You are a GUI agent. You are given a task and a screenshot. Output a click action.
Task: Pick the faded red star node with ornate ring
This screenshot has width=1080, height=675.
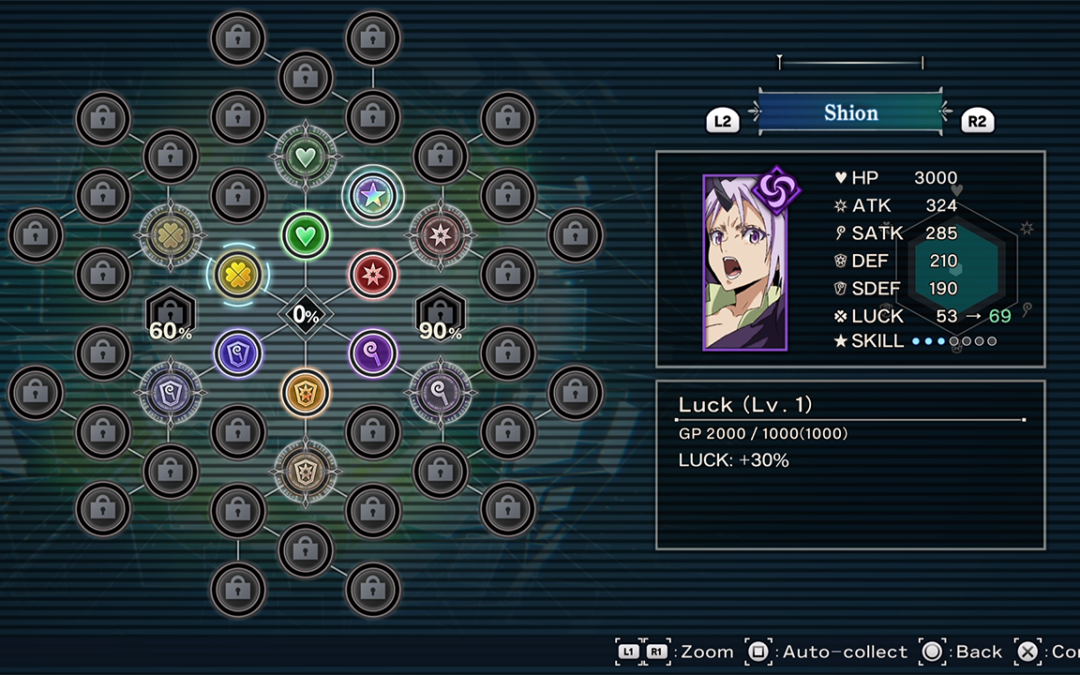coord(440,235)
